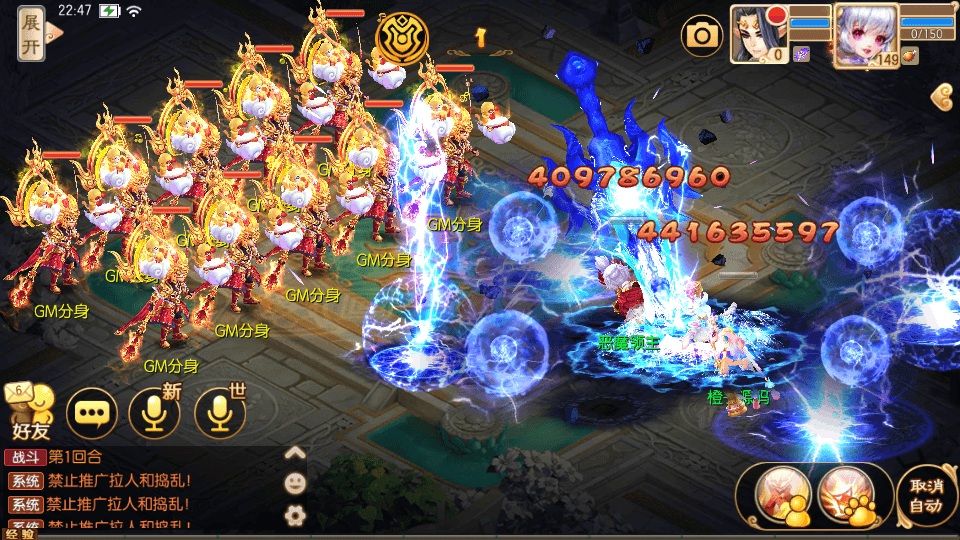This screenshot has width=960, height=540.
Task: Select the 战斗 battle chat tag
Action: click(x=25, y=457)
